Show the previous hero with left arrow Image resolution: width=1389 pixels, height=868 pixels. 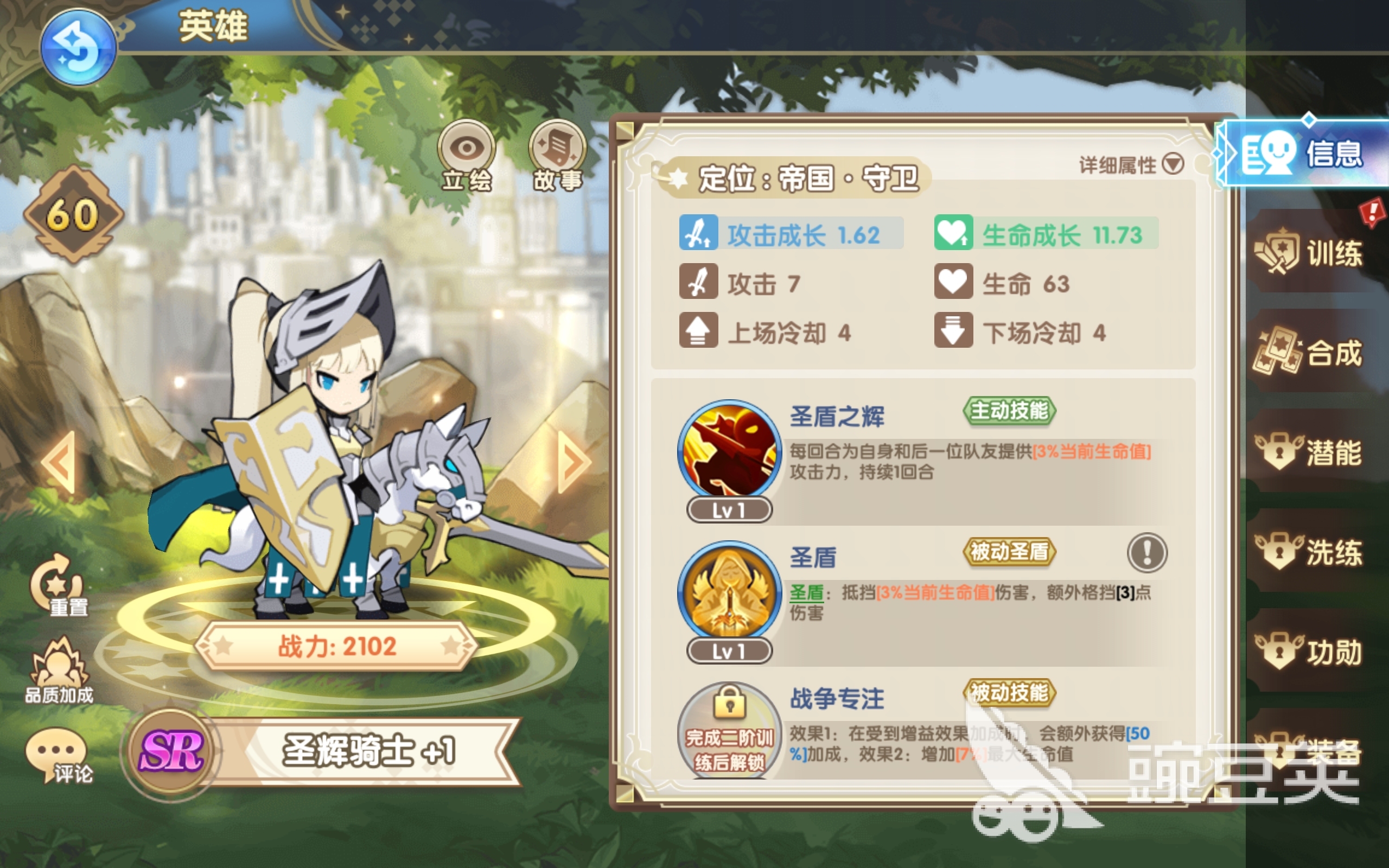(59, 462)
